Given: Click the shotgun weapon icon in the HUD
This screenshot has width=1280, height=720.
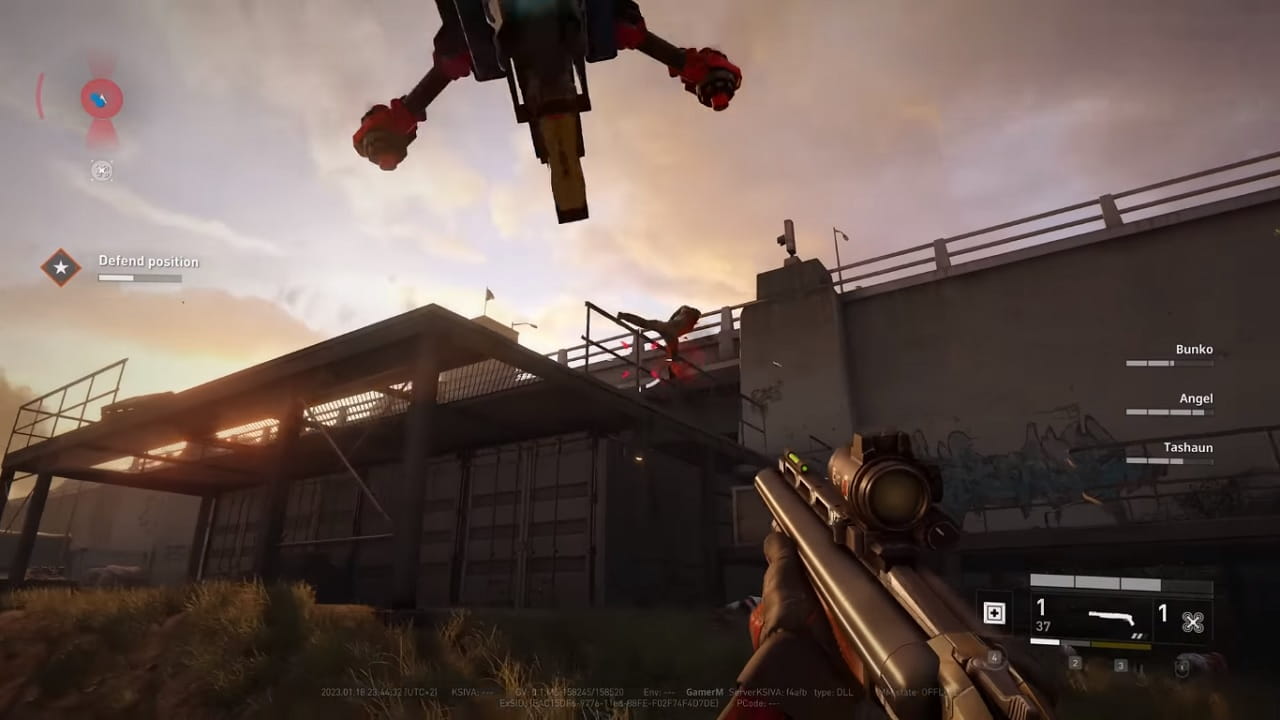Looking at the screenshot, I should pos(1110,619).
